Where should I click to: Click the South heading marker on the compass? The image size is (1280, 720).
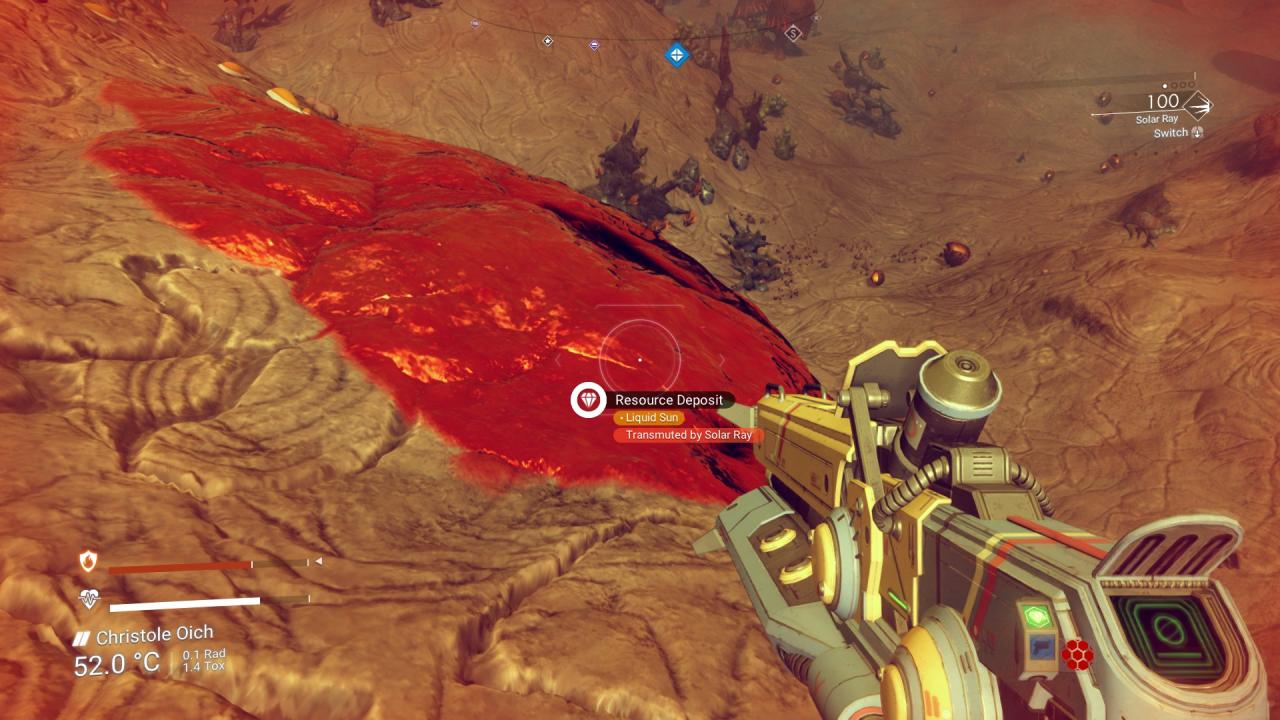pos(793,34)
